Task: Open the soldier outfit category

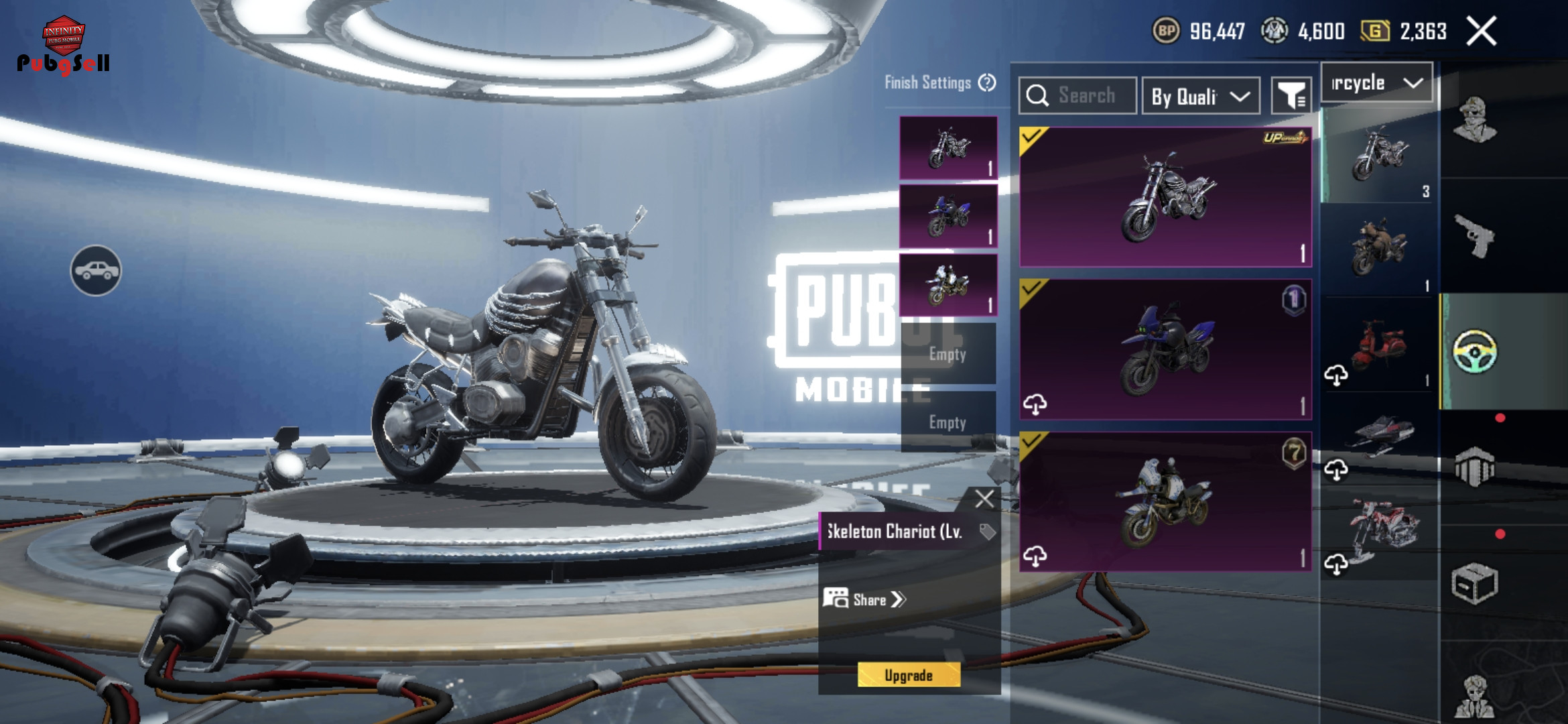Action: pos(1474,121)
